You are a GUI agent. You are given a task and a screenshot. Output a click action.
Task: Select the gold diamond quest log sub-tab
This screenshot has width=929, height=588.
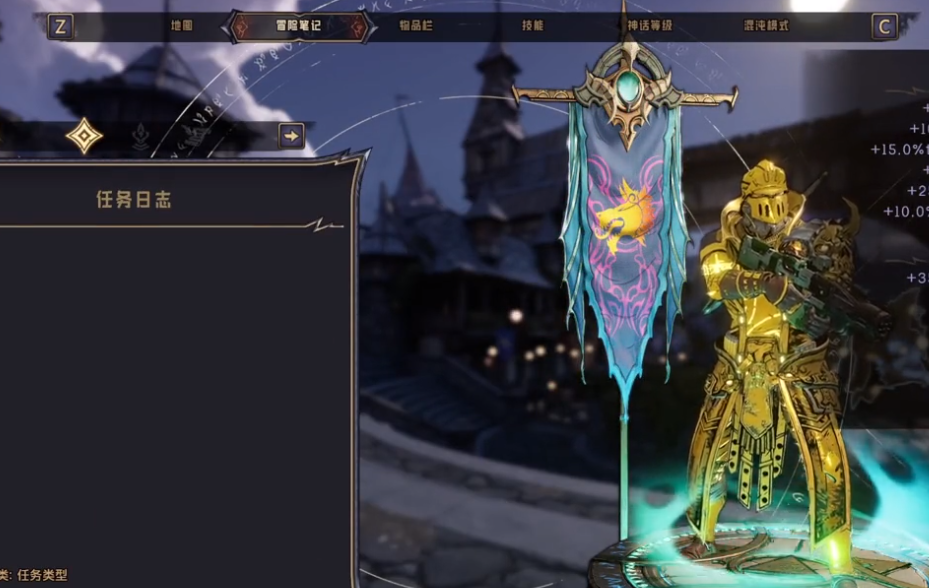point(84,136)
